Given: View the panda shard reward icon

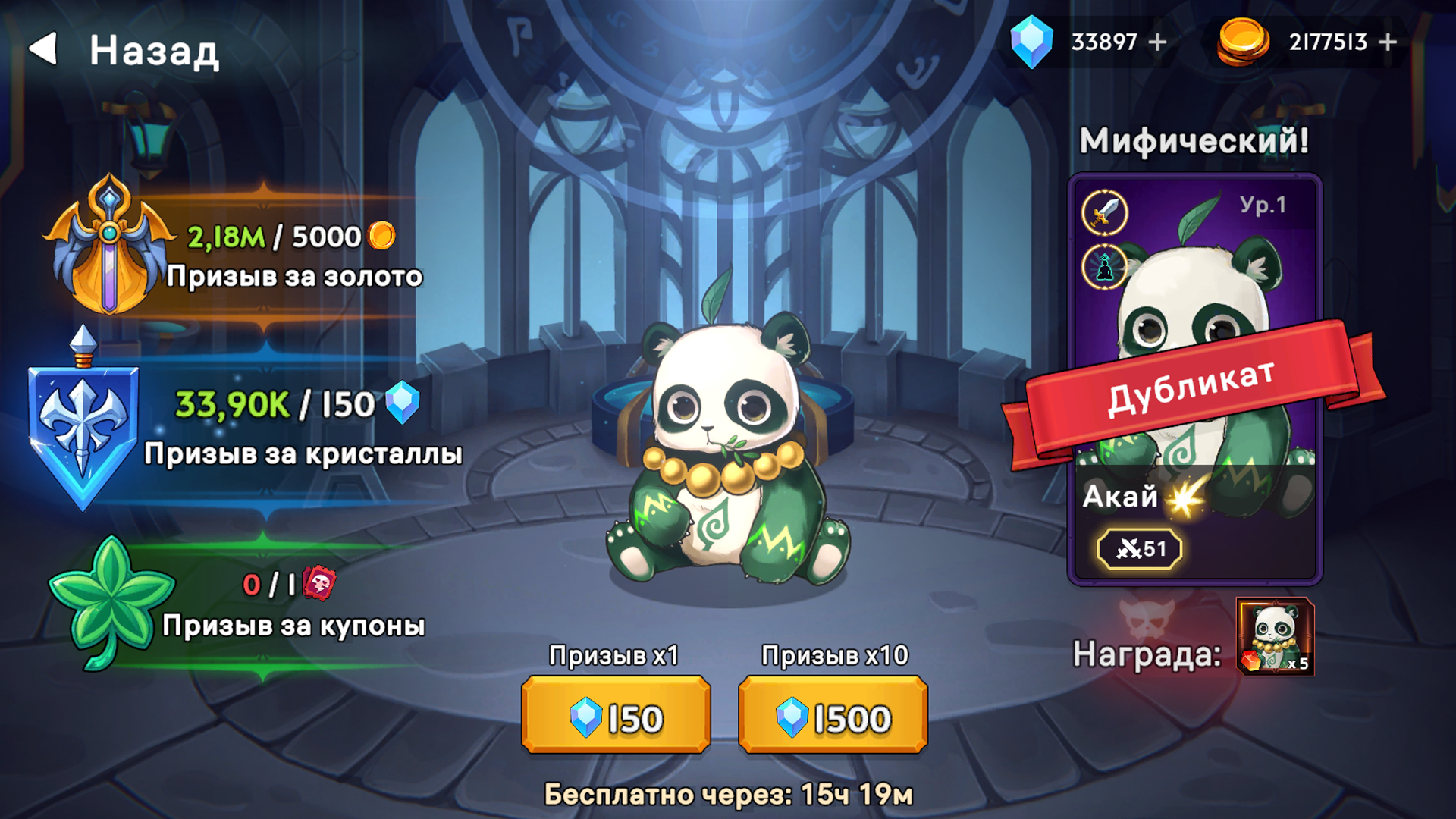Looking at the screenshot, I should click(1275, 636).
